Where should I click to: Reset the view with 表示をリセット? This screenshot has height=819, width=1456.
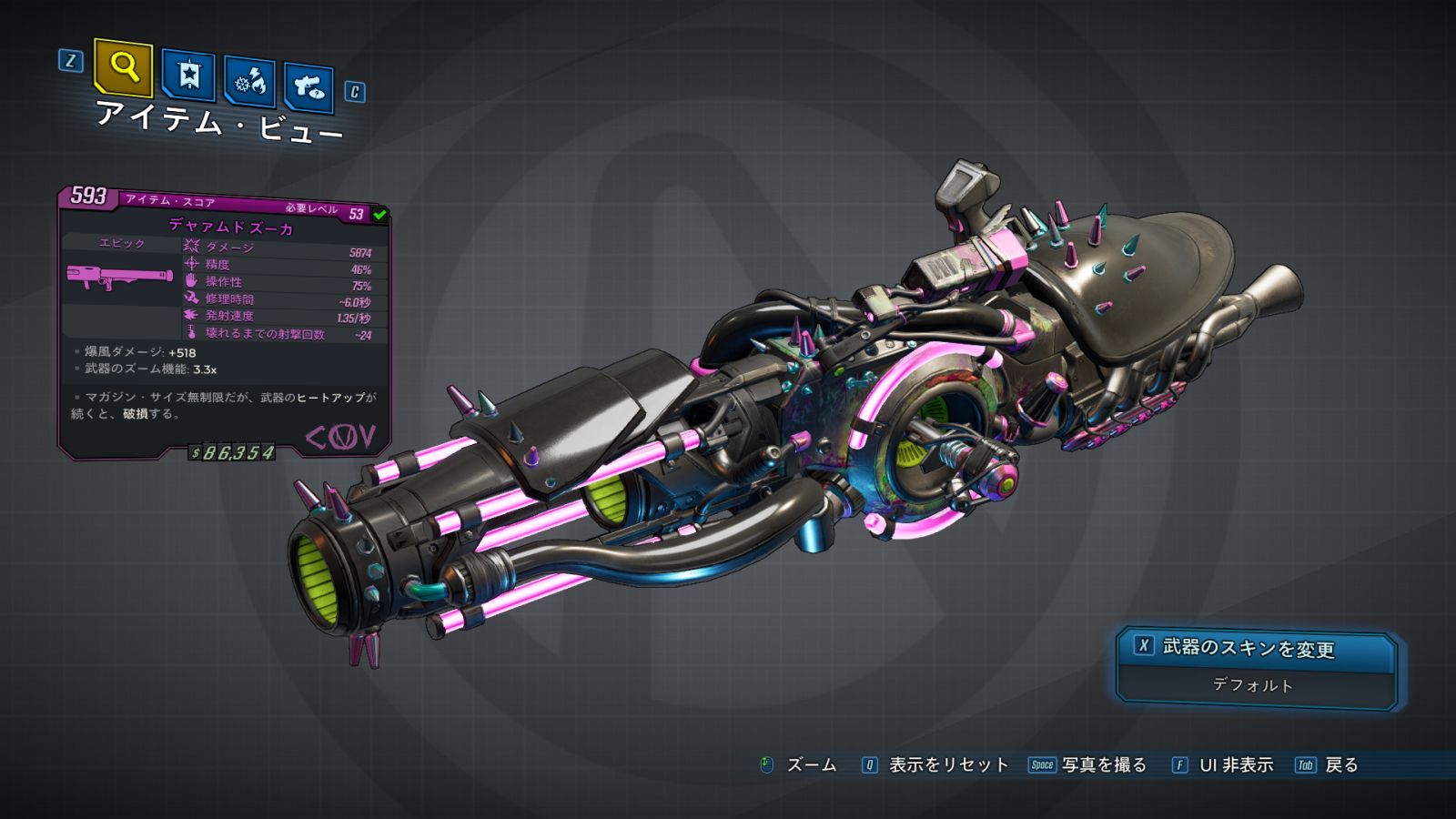947,765
